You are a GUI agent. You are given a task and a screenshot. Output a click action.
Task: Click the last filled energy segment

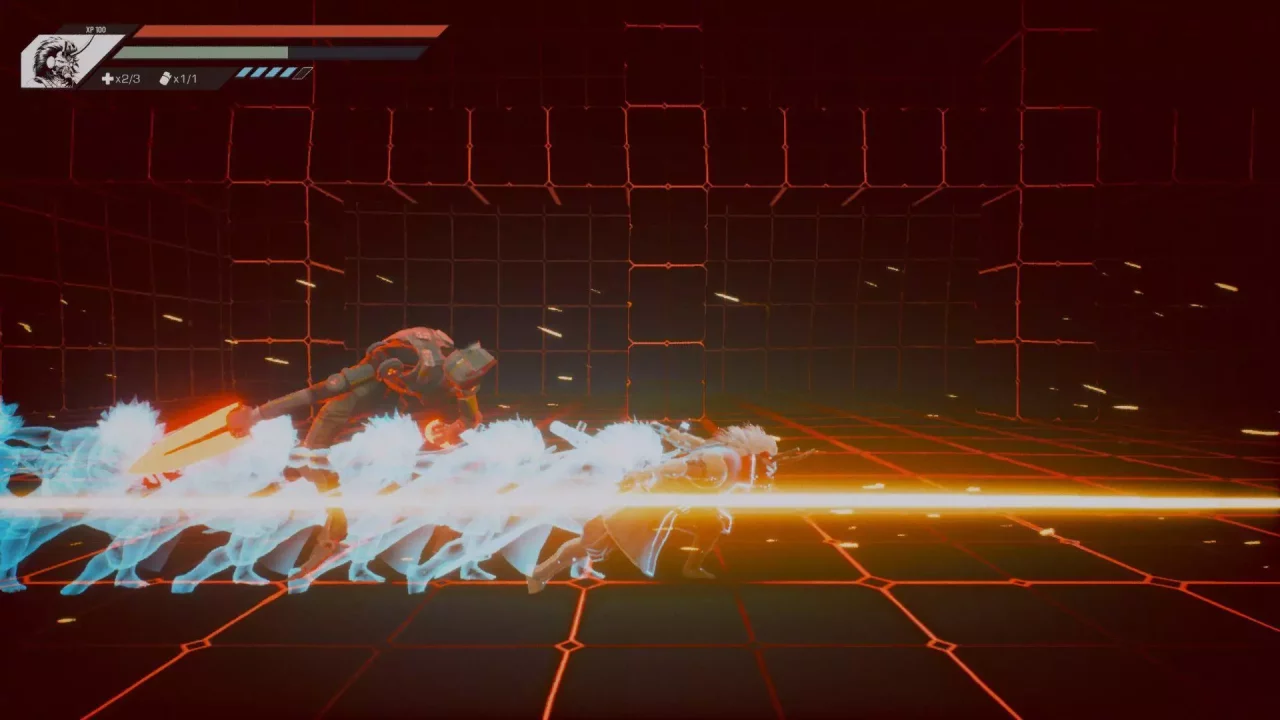point(287,73)
